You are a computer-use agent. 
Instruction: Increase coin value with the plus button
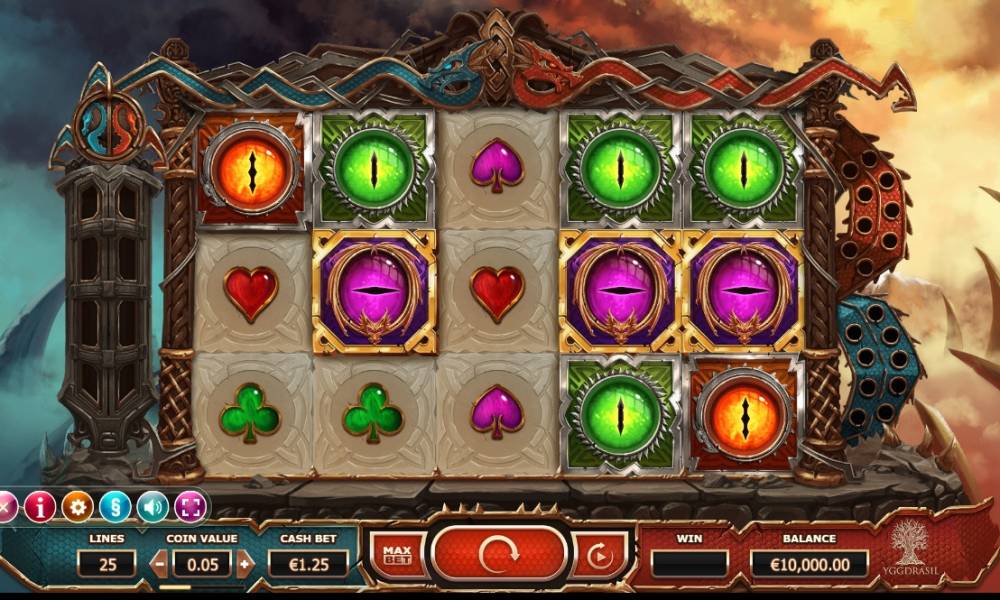(245, 563)
